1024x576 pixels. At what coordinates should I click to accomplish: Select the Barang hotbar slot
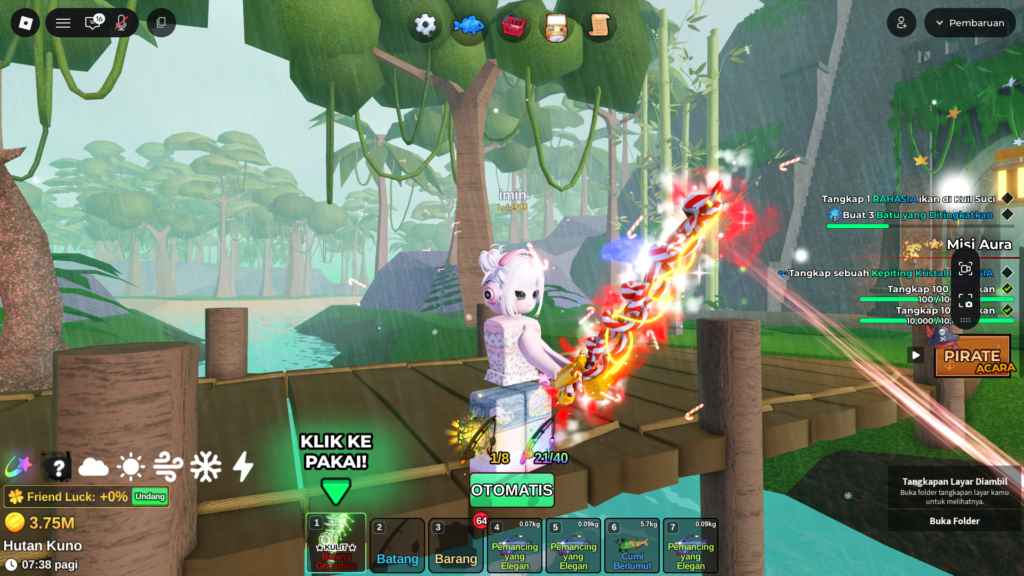point(455,545)
